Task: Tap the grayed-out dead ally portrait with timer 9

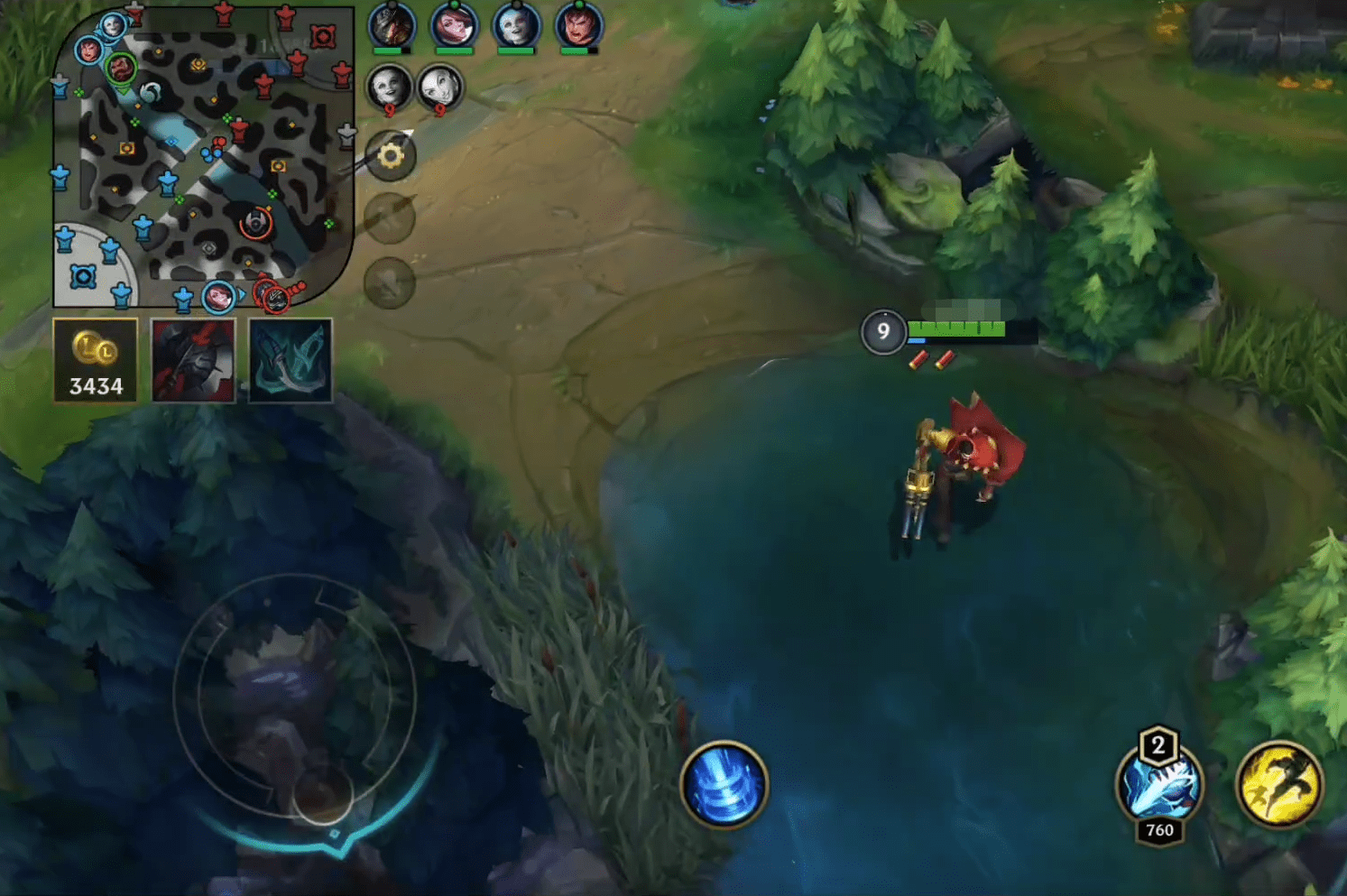Action: 388,88
